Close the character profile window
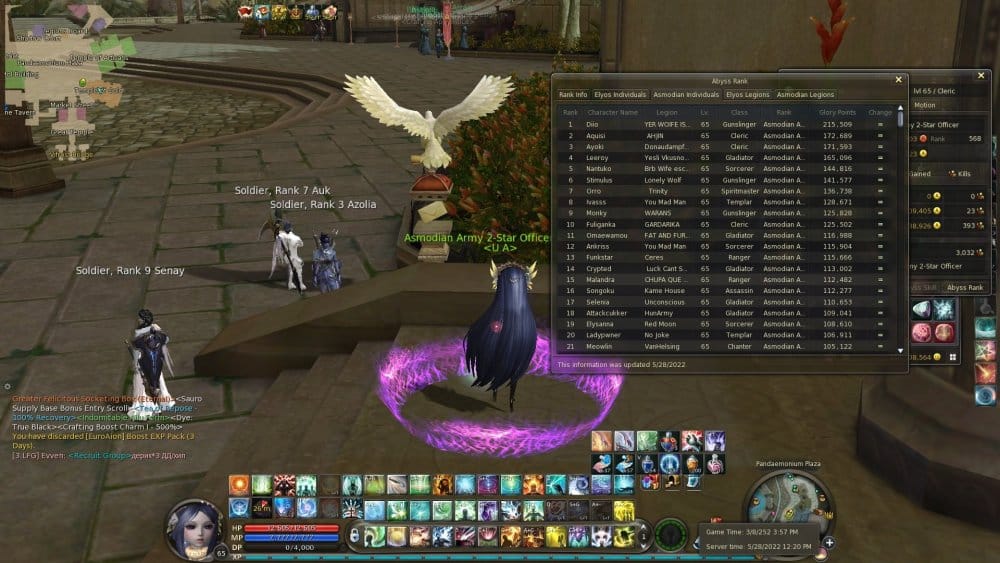The width and height of the screenshot is (1000, 563). point(979,76)
